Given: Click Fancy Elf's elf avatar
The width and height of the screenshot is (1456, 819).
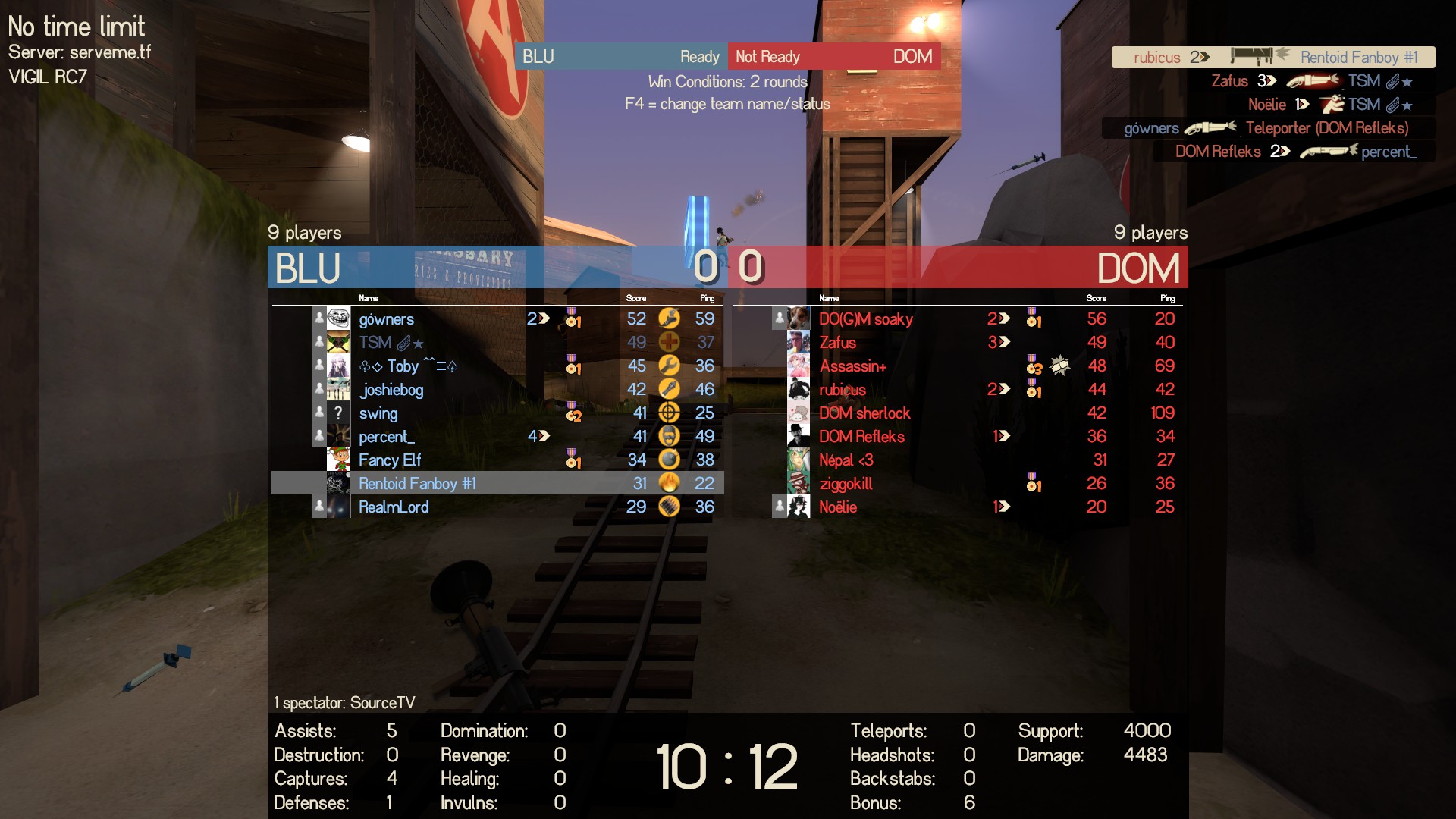Looking at the screenshot, I should [338, 460].
